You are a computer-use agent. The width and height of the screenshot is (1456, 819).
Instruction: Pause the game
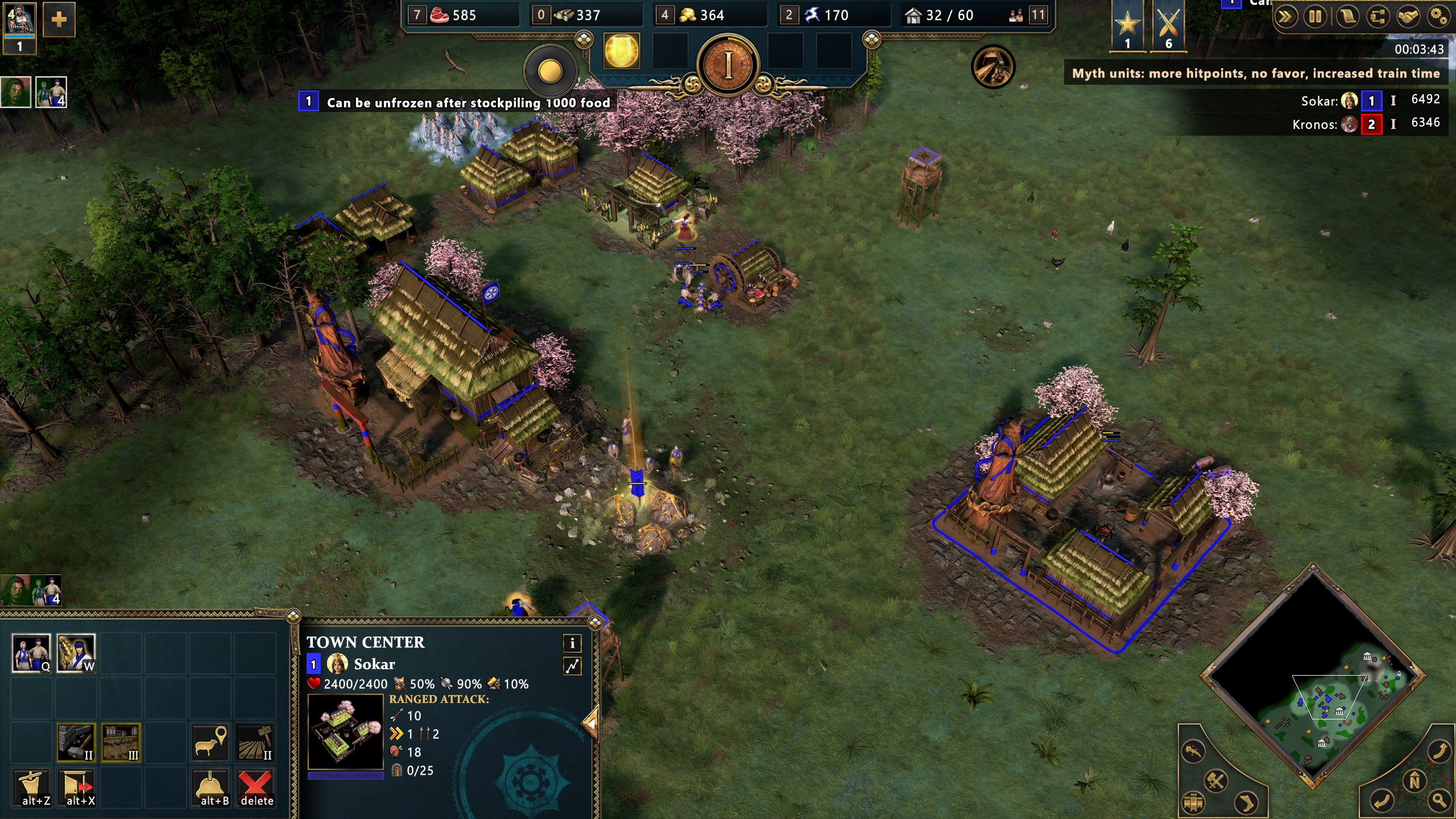tap(1316, 16)
